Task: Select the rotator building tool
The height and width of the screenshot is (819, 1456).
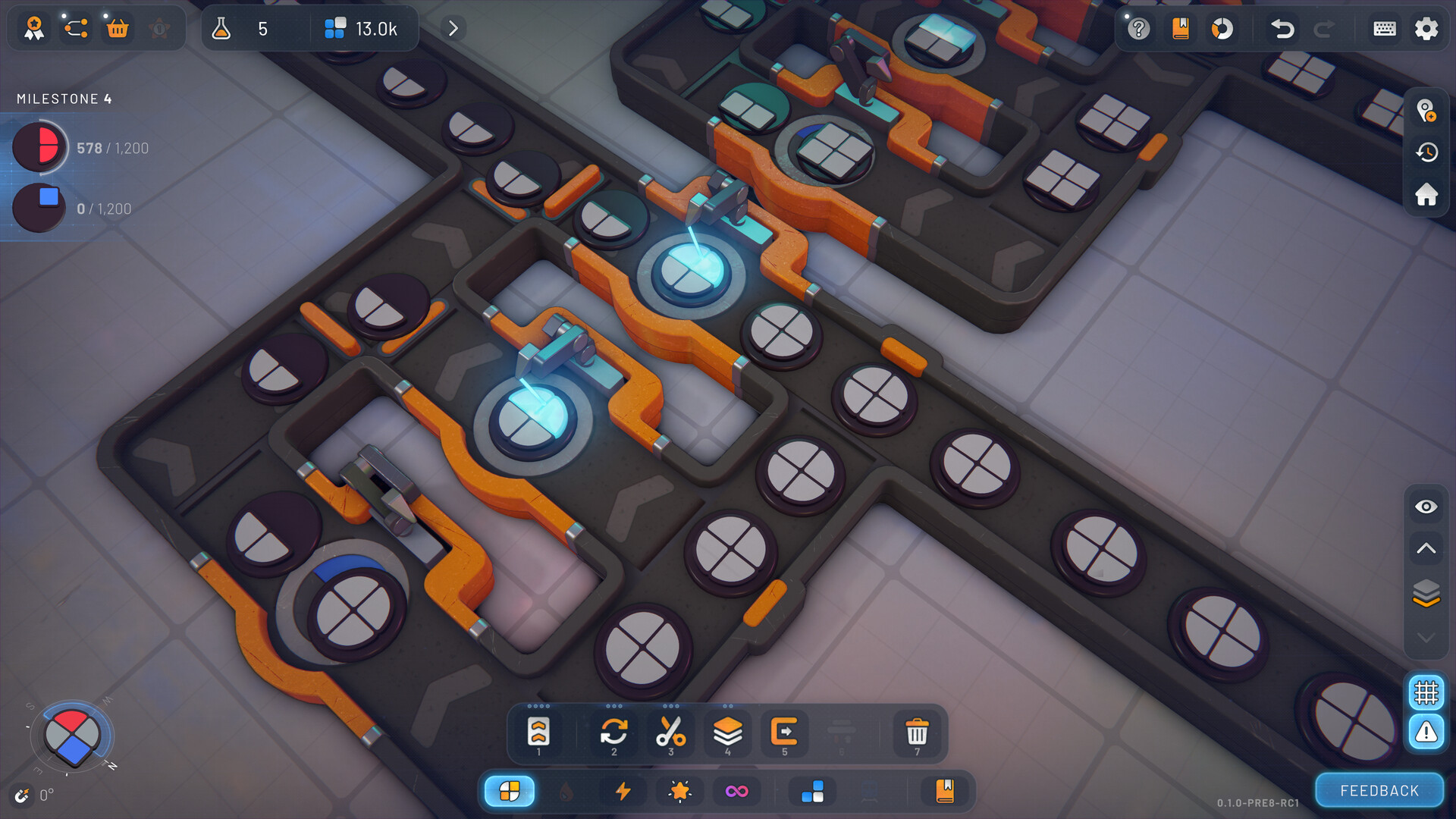Action: [613, 733]
